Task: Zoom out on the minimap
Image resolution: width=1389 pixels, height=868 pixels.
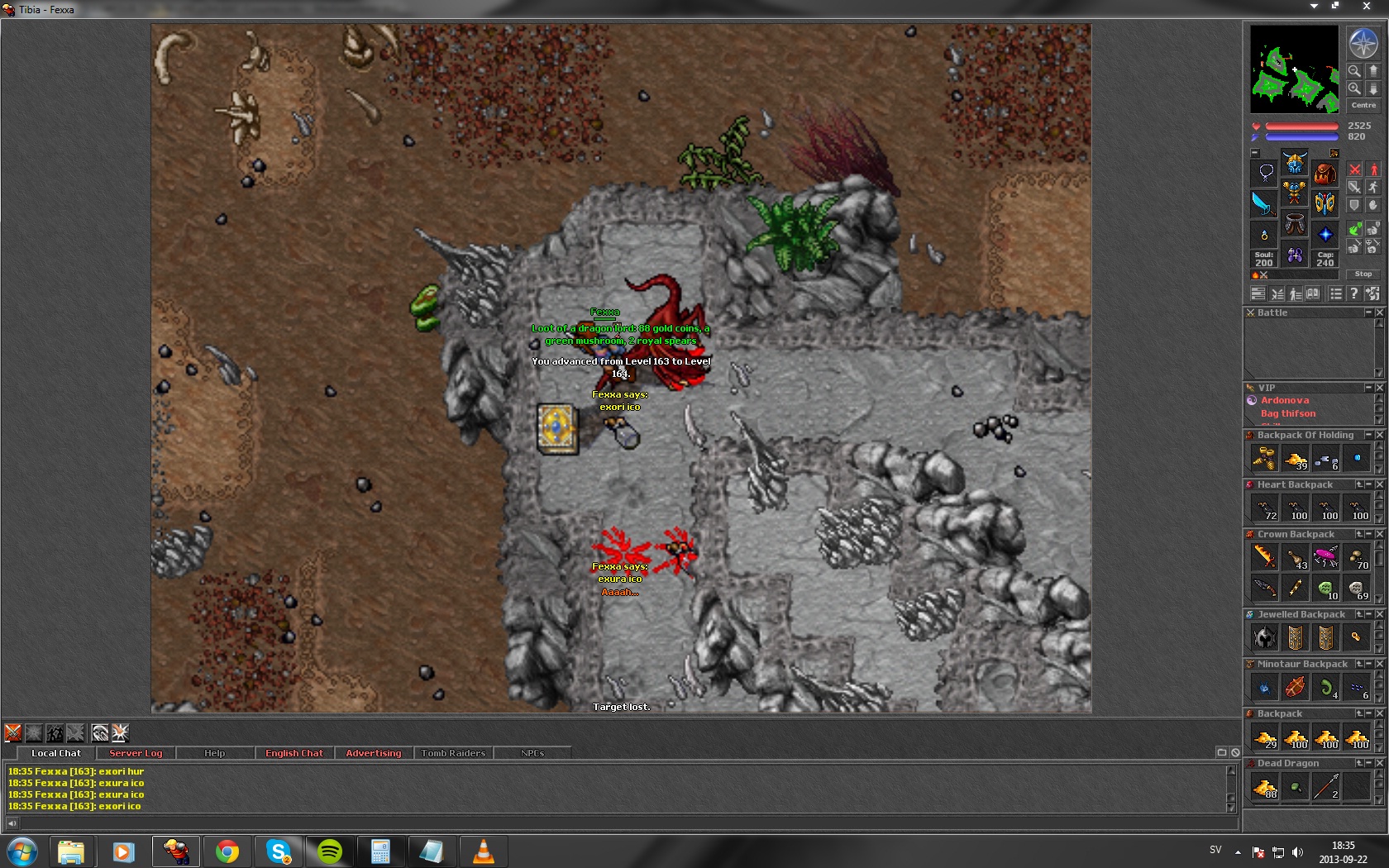Action: coord(1354,71)
